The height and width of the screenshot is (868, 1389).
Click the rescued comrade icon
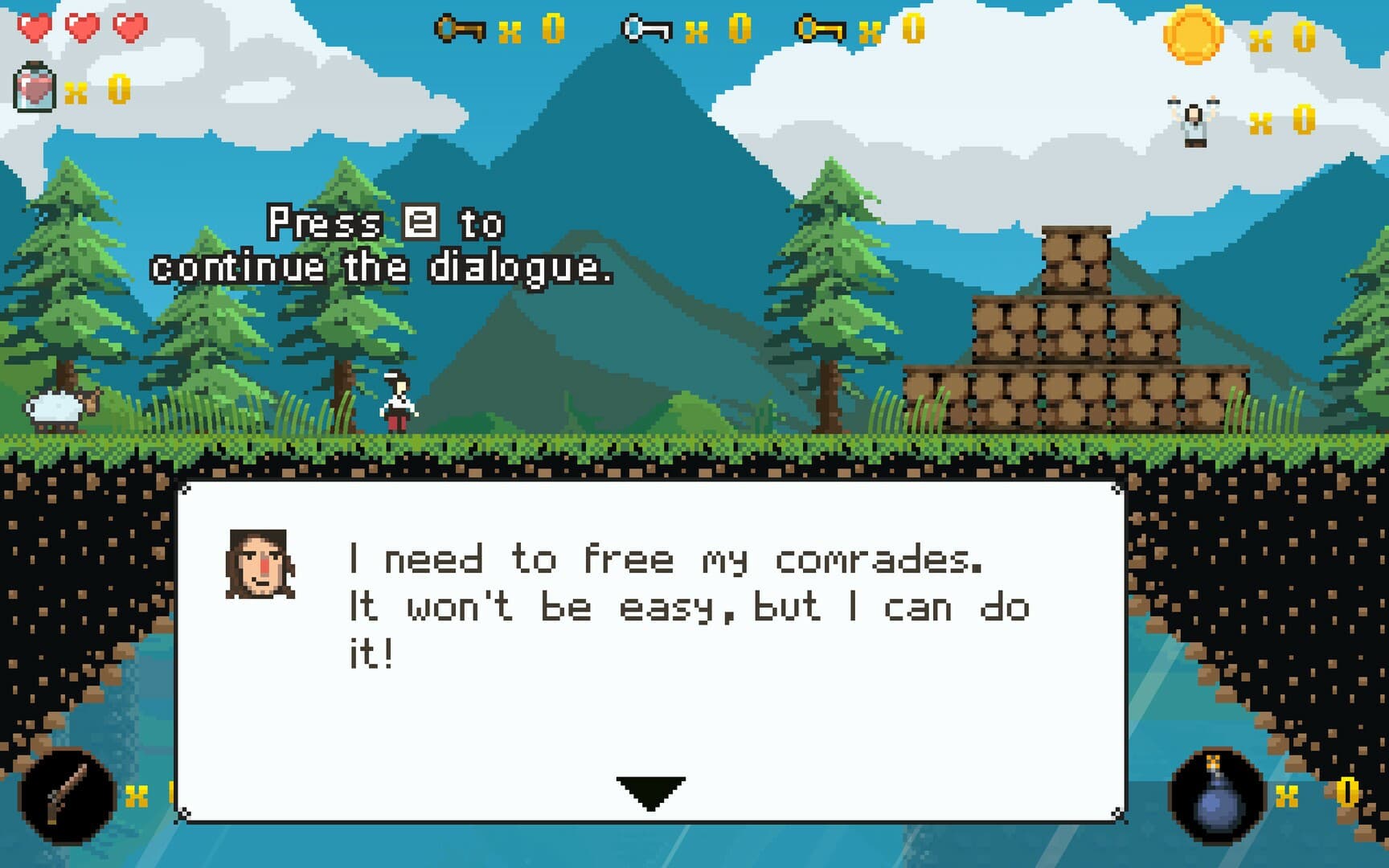(x=1194, y=122)
